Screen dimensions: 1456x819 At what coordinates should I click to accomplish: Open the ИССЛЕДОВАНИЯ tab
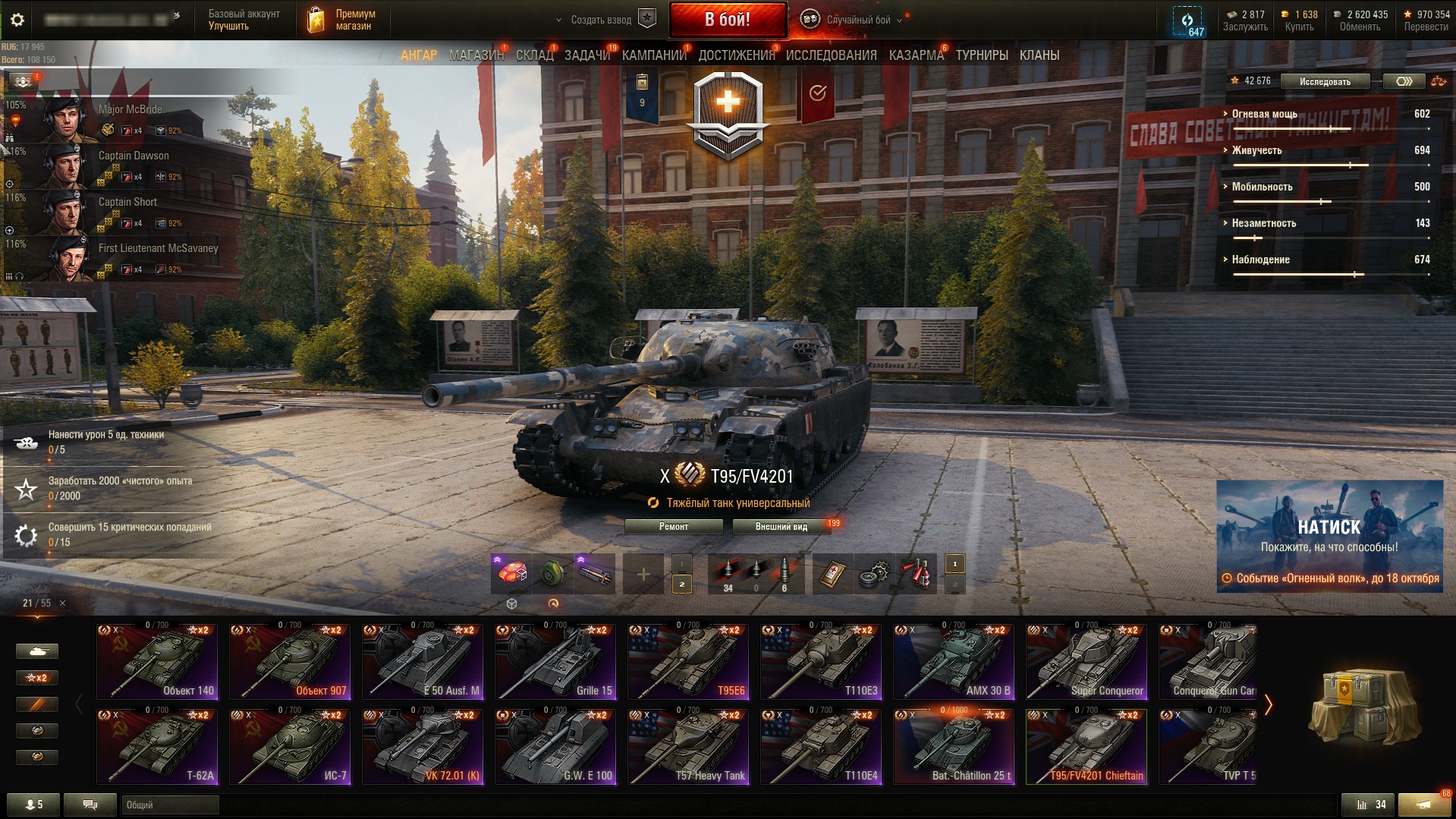coord(831,55)
